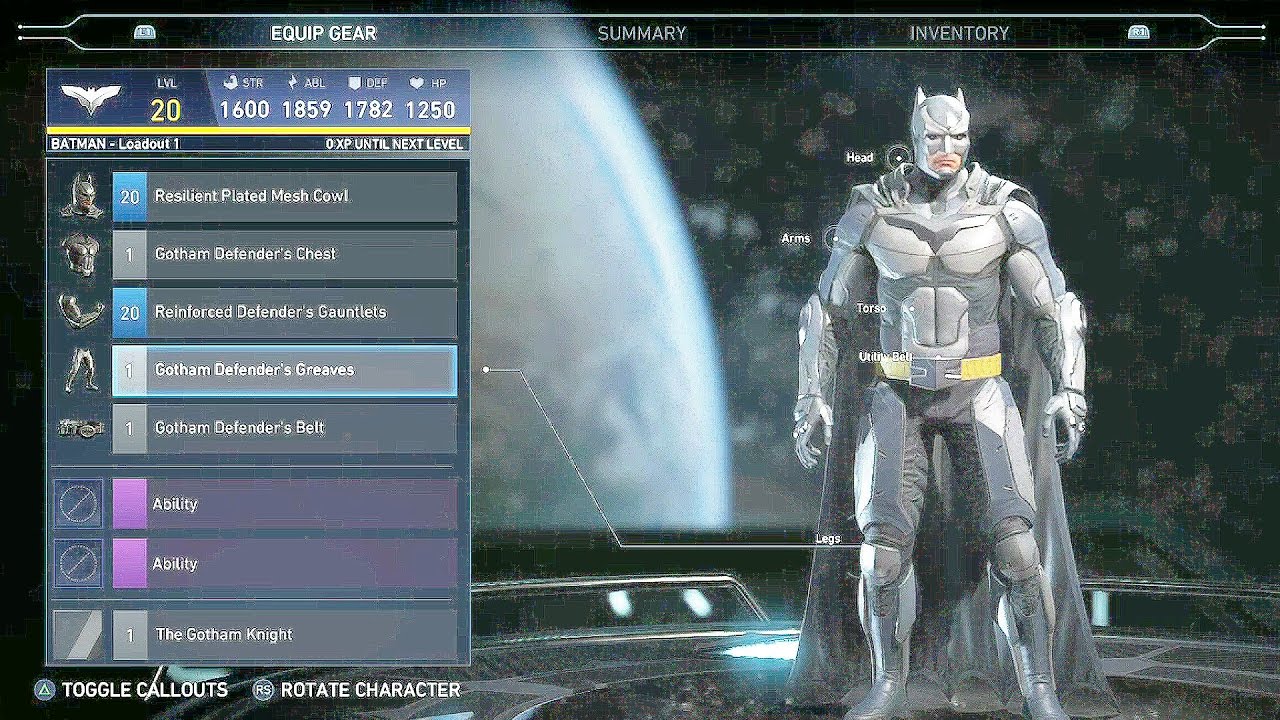The image size is (1280, 720).
Task: Open the Gotham Defender's Belt slot
Action: [285, 428]
